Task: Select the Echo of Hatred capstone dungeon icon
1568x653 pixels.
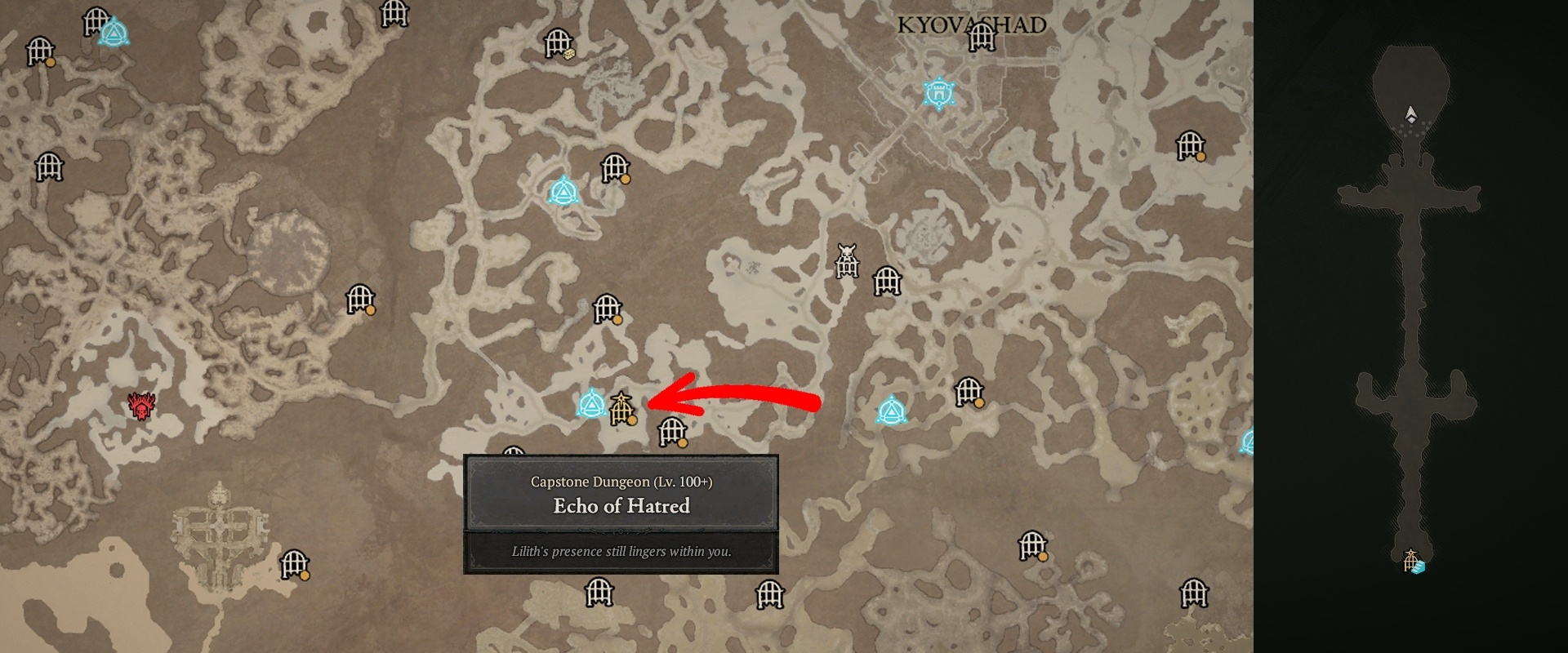Action: pyautogui.click(x=621, y=406)
